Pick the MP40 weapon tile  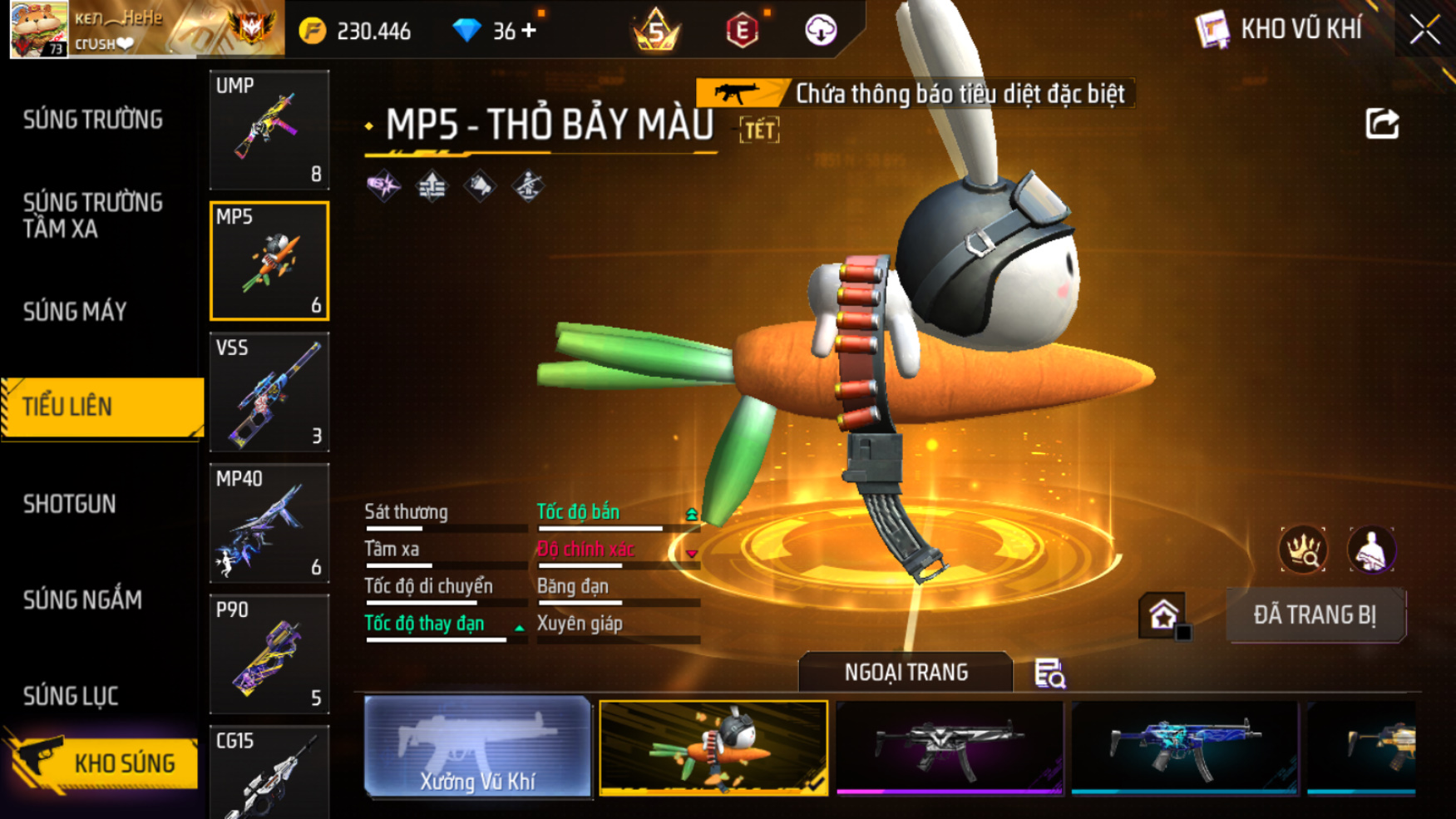point(269,523)
